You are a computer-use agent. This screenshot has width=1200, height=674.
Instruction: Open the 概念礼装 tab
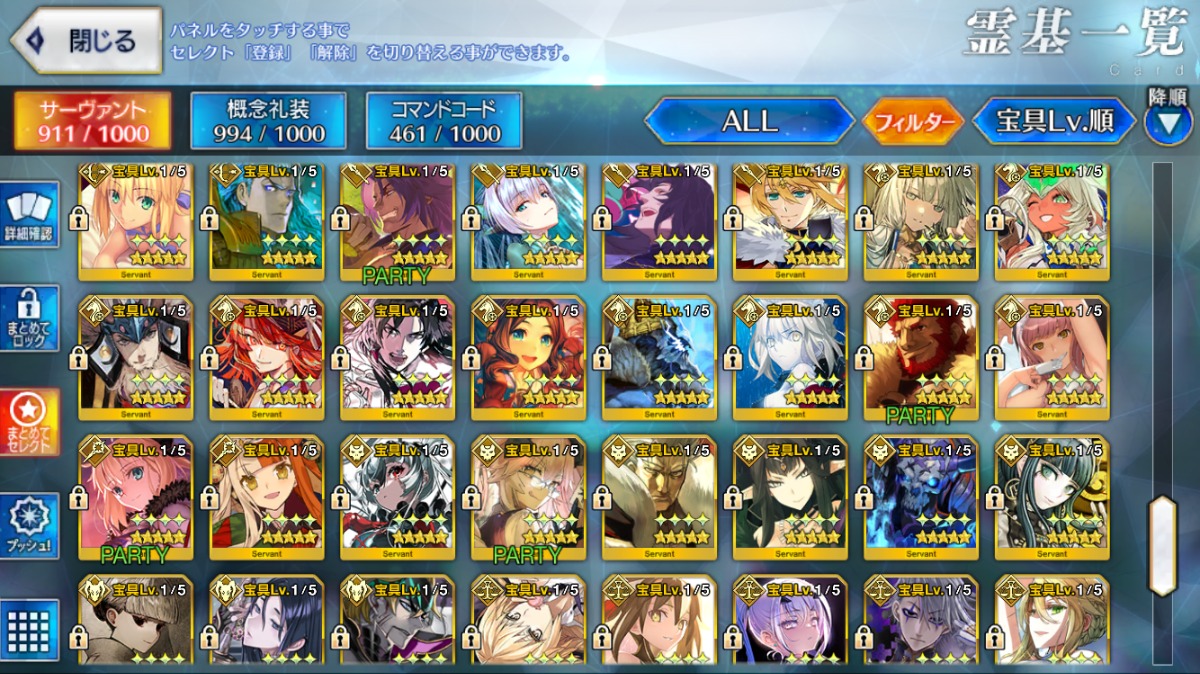(268, 121)
